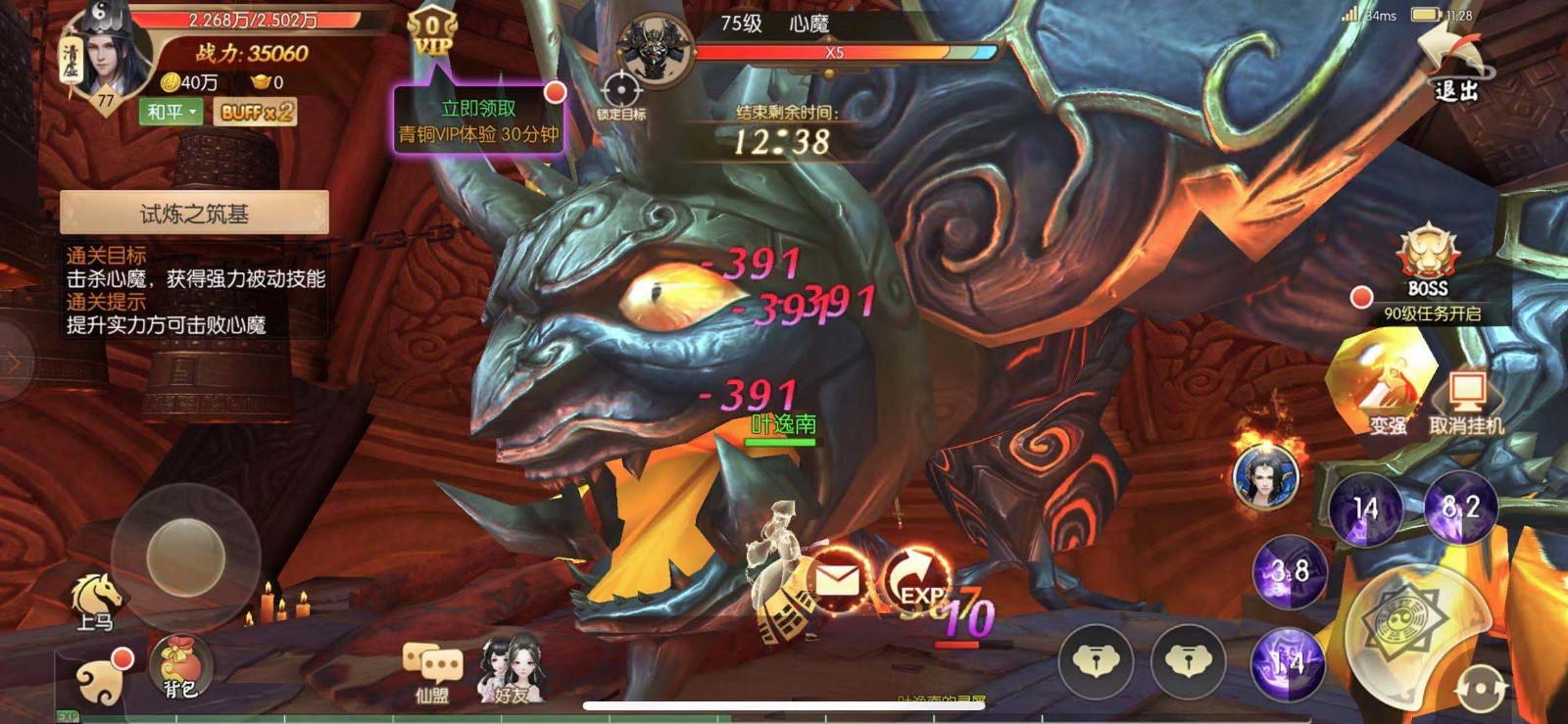Claim the 立即领取 bronze VIP trial

478,121
